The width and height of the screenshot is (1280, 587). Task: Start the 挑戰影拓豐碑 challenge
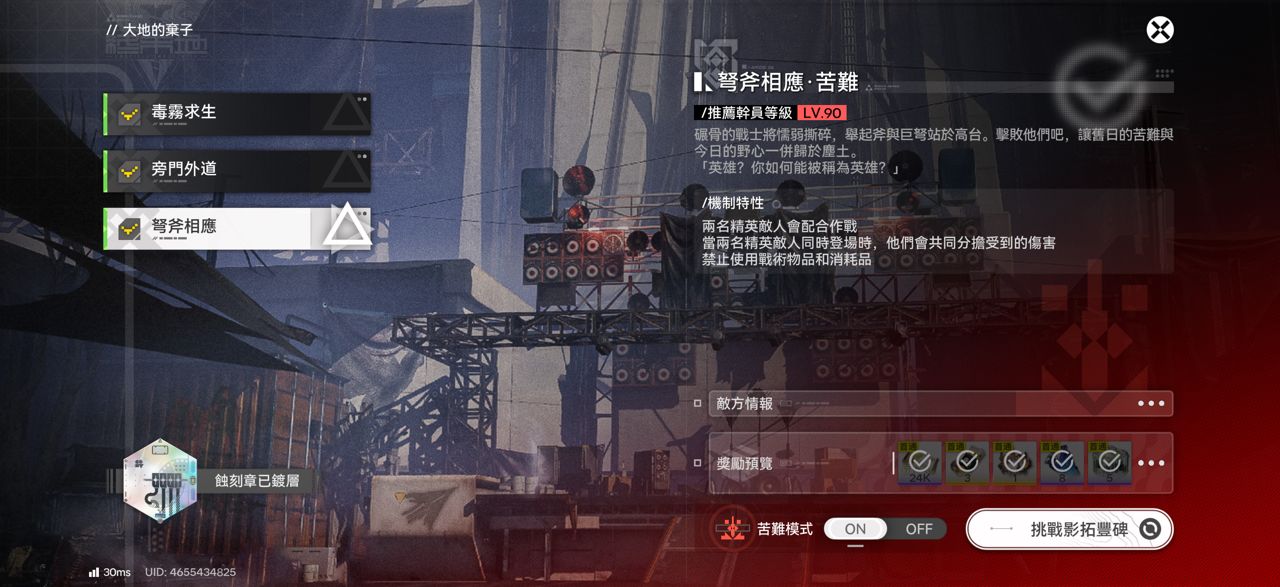click(x=1069, y=529)
